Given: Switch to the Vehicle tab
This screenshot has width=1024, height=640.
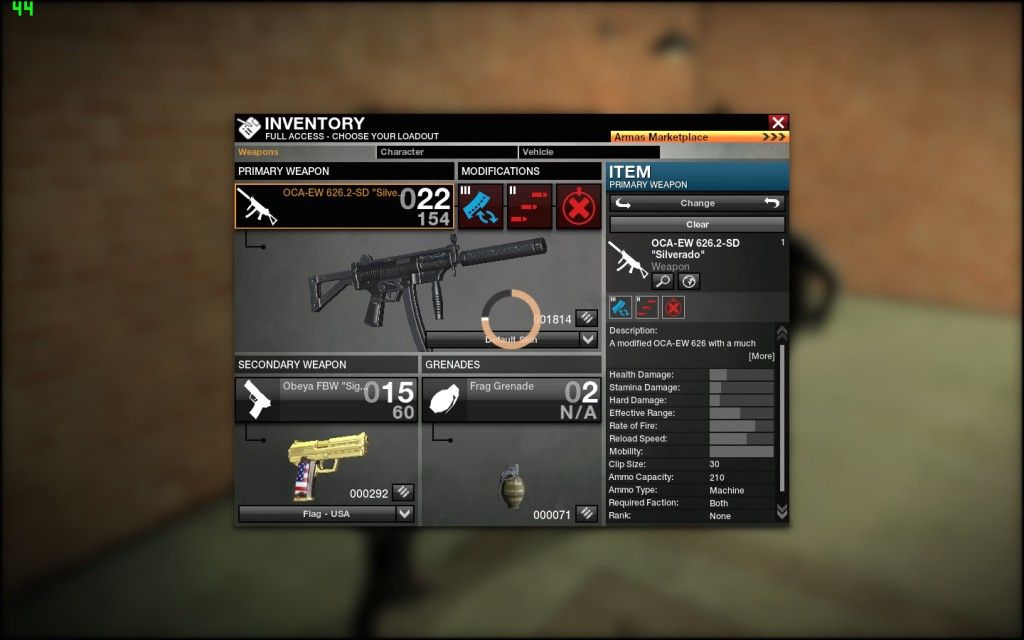Looking at the screenshot, I should pyautogui.click(x=588, y=152).
